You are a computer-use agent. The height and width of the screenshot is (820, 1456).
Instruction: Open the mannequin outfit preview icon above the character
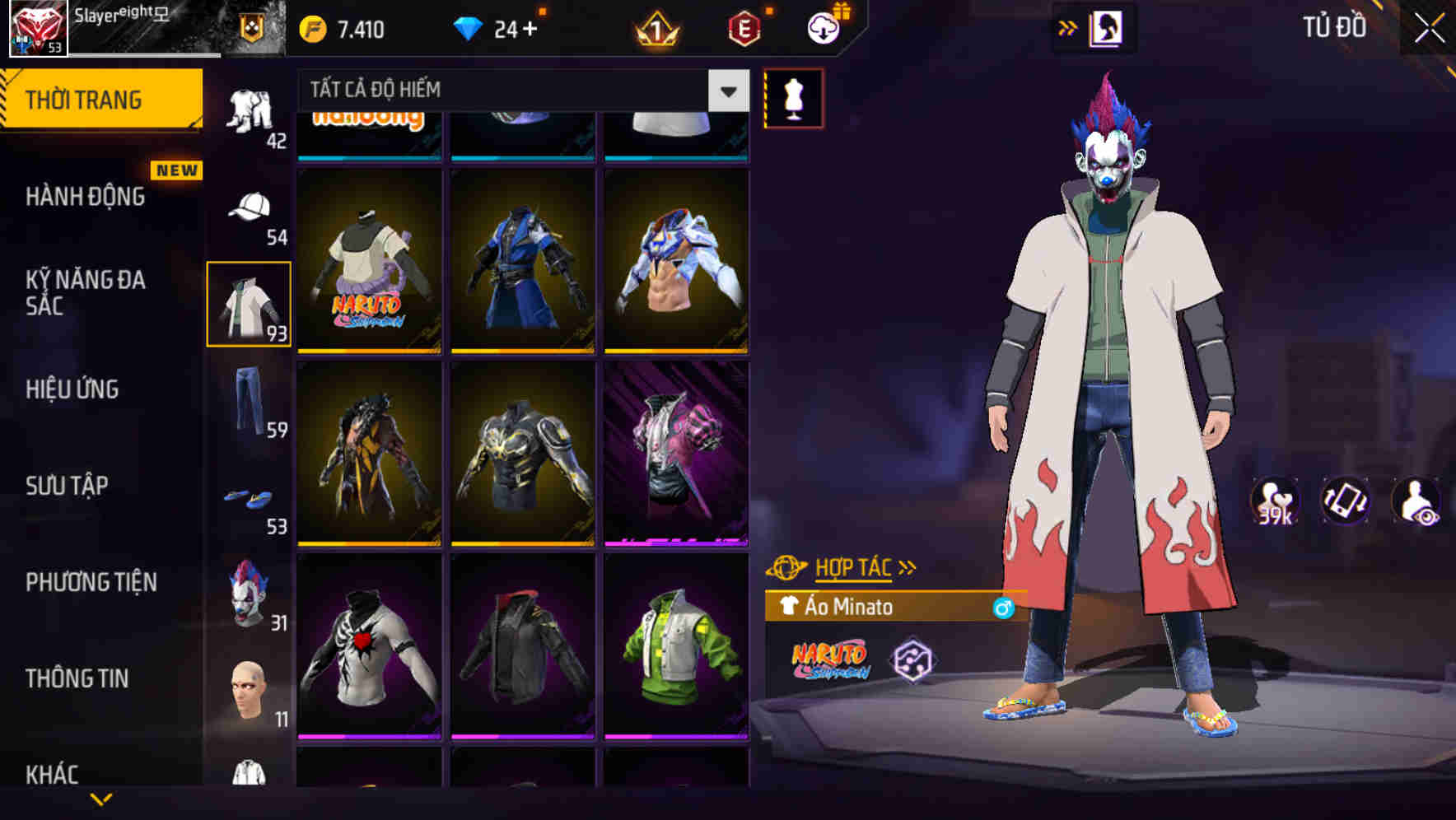[x=794, y=99]
